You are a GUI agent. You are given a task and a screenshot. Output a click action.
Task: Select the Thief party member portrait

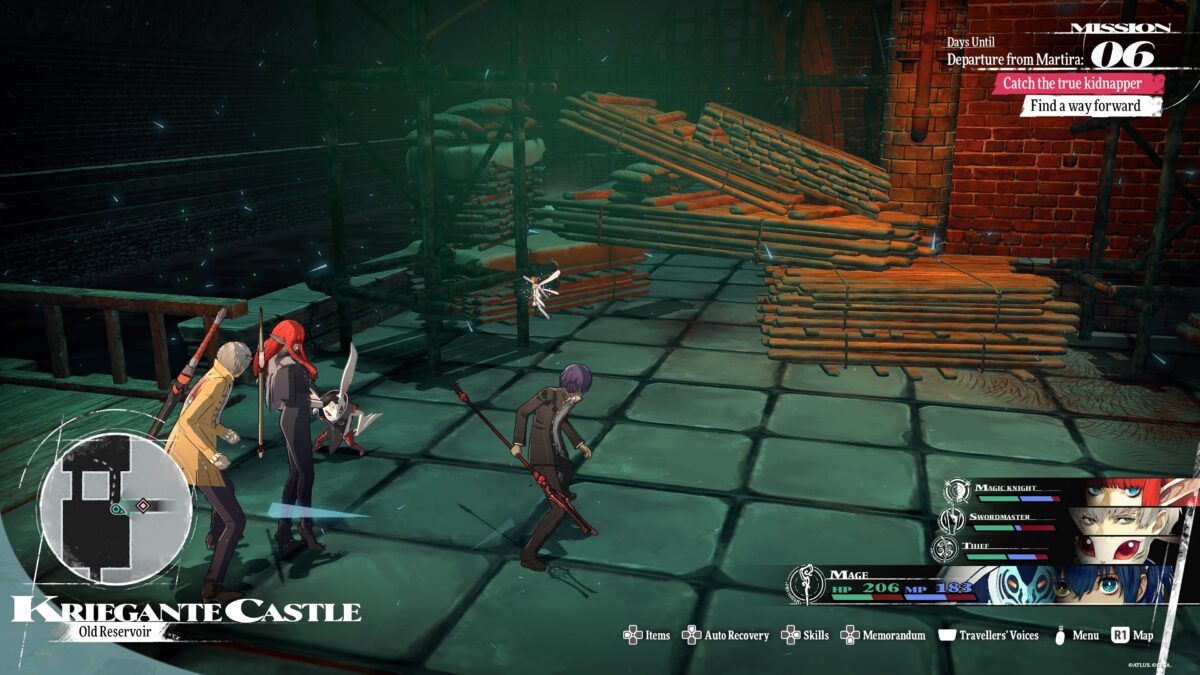pos(1122,547)
